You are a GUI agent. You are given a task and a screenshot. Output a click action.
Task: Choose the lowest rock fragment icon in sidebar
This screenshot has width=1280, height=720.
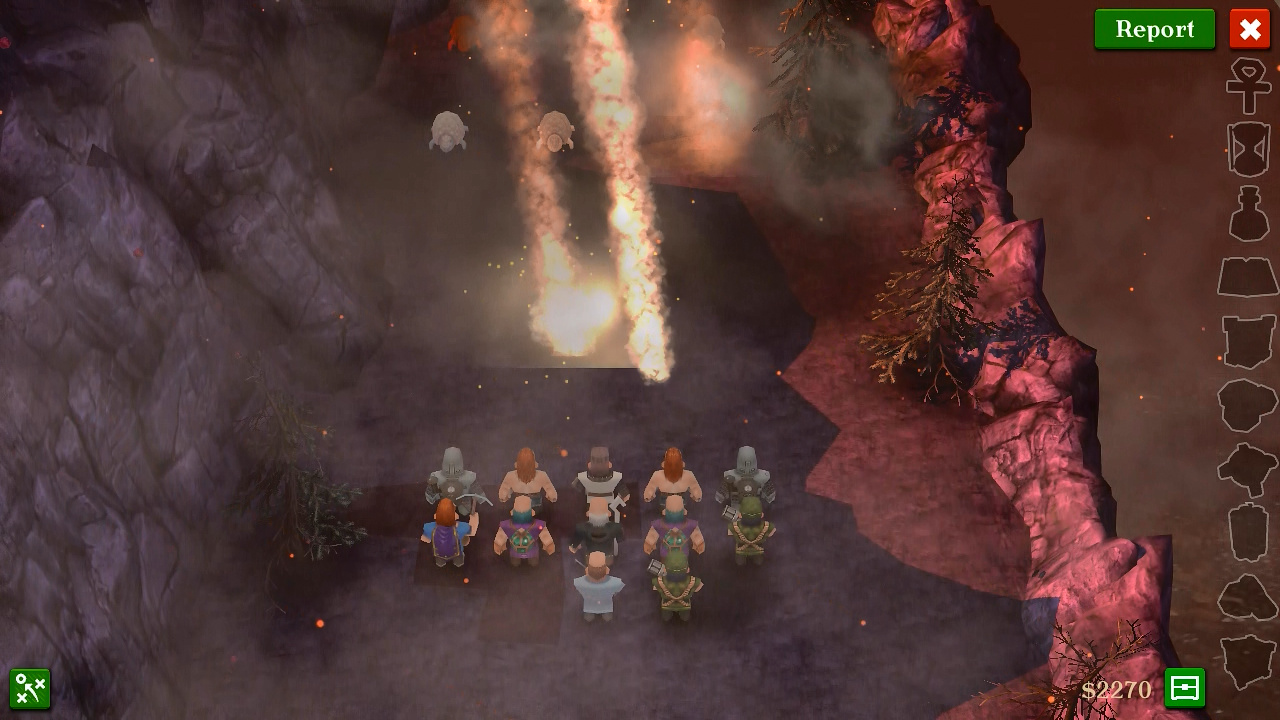tap(1248, 660)
